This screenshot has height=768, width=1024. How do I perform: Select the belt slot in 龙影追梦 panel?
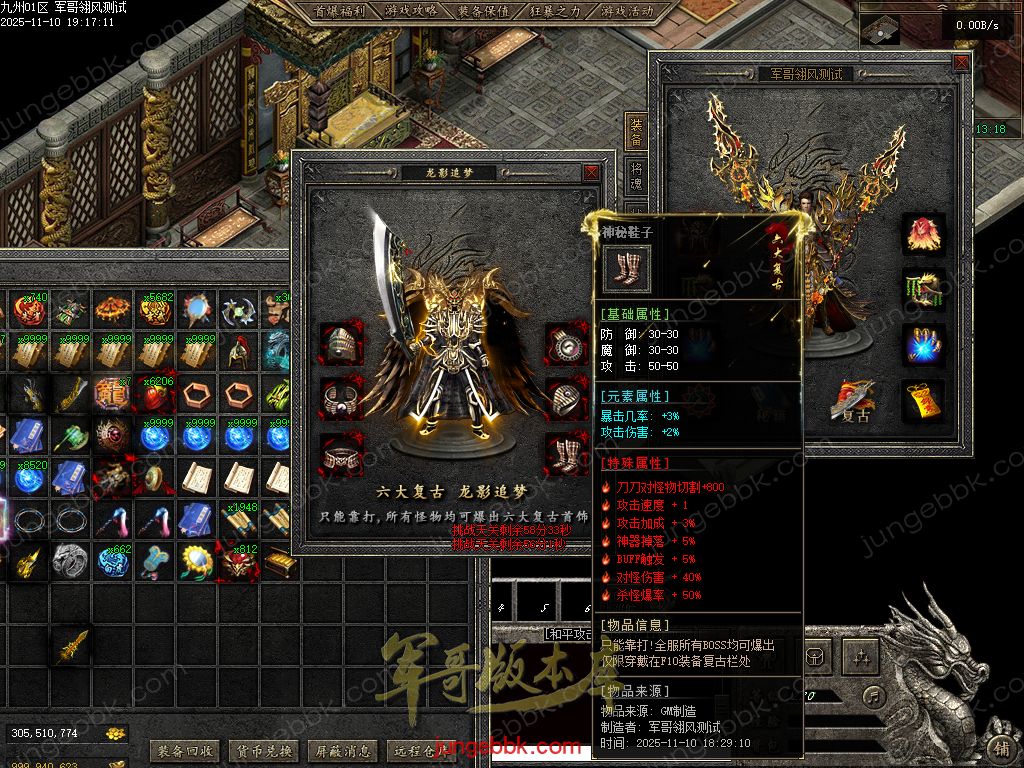click(340, 454)
